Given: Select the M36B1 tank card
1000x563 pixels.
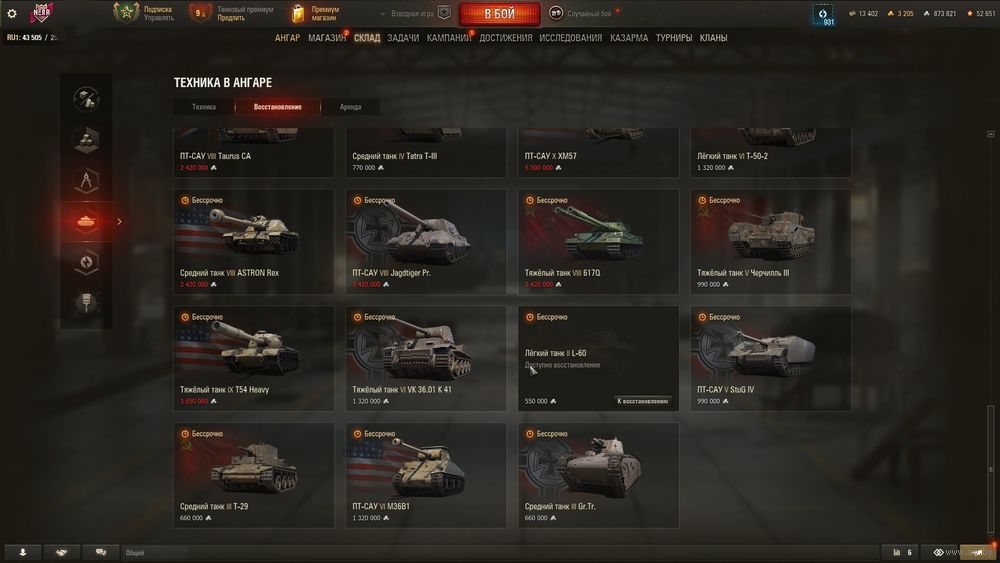Looking at the screenshot, I should (x=426, y=474).
